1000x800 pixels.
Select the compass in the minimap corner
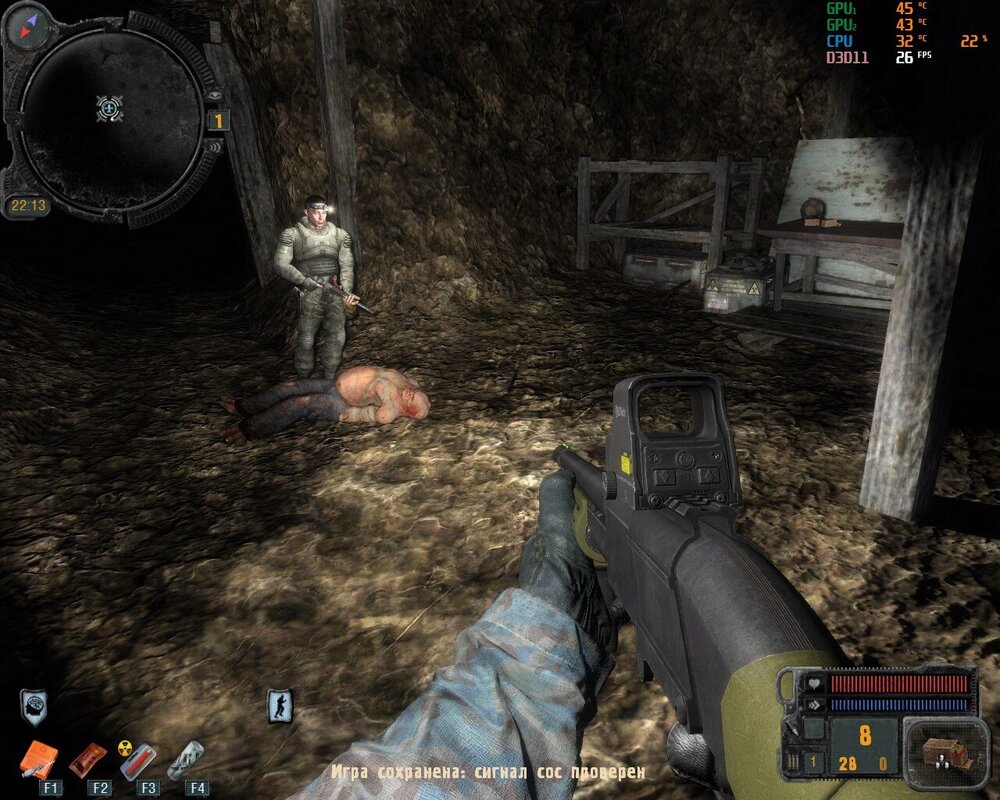(x=27, y=27)
